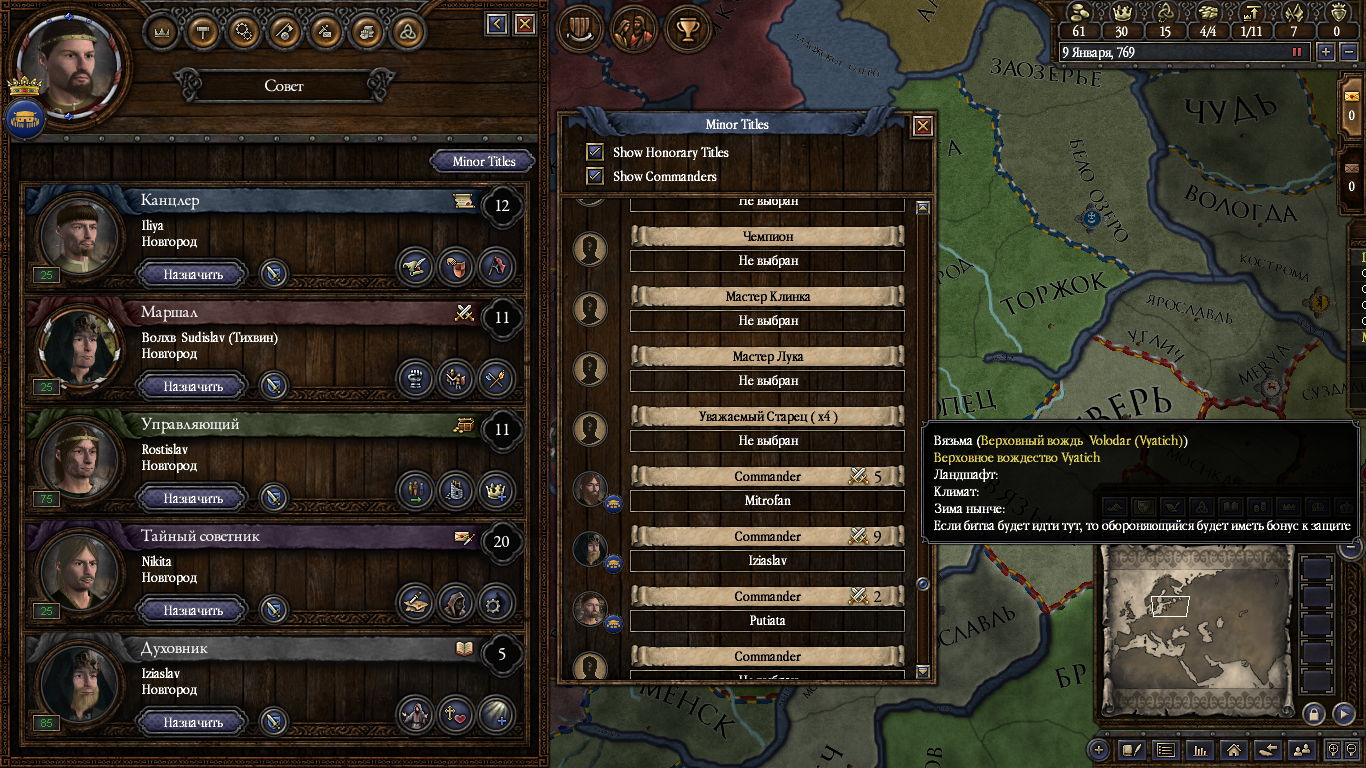Assign a new Духовник councillor

point(193,722)
